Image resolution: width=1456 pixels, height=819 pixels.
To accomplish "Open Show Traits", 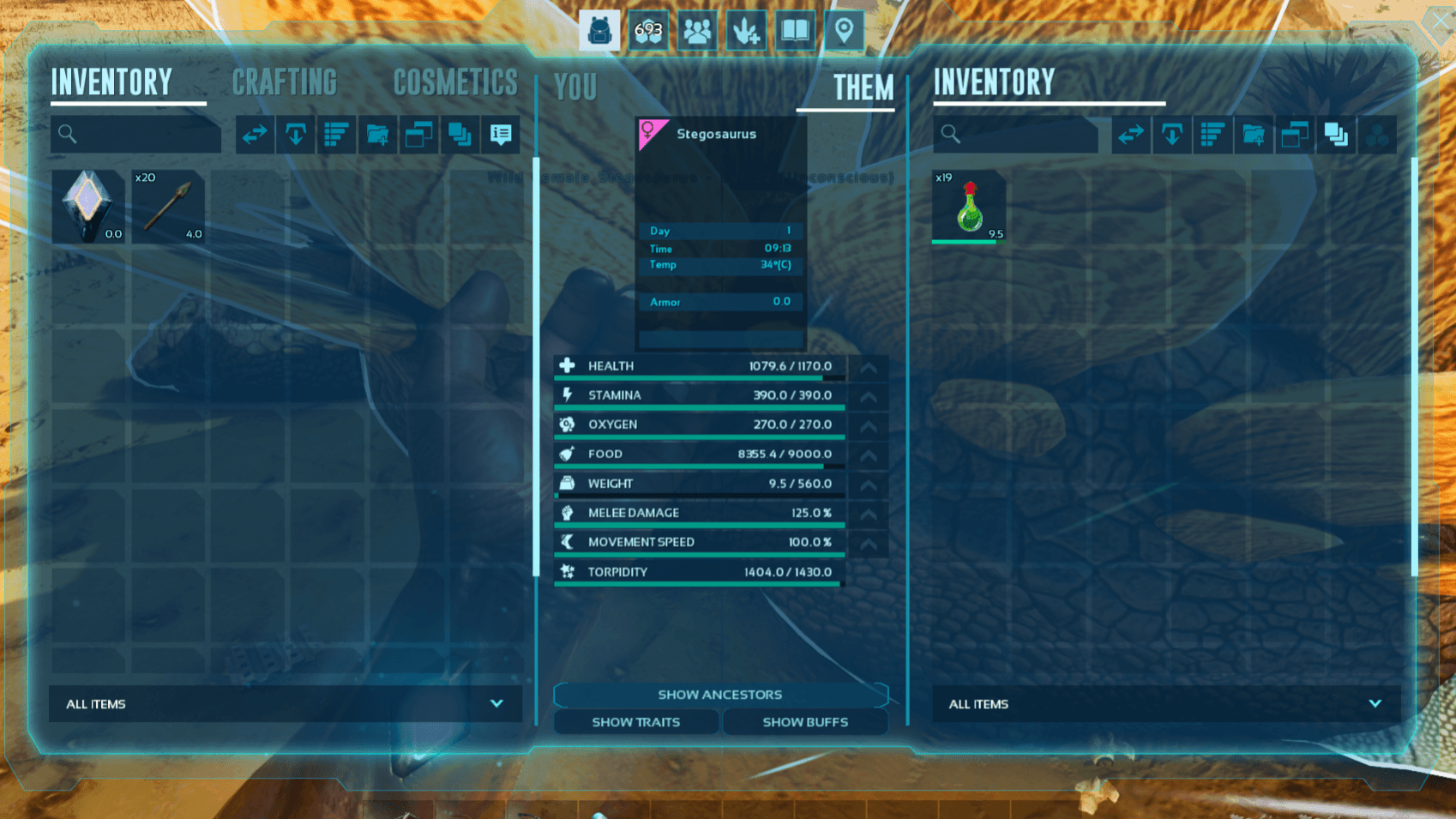I will click(635, 722).
